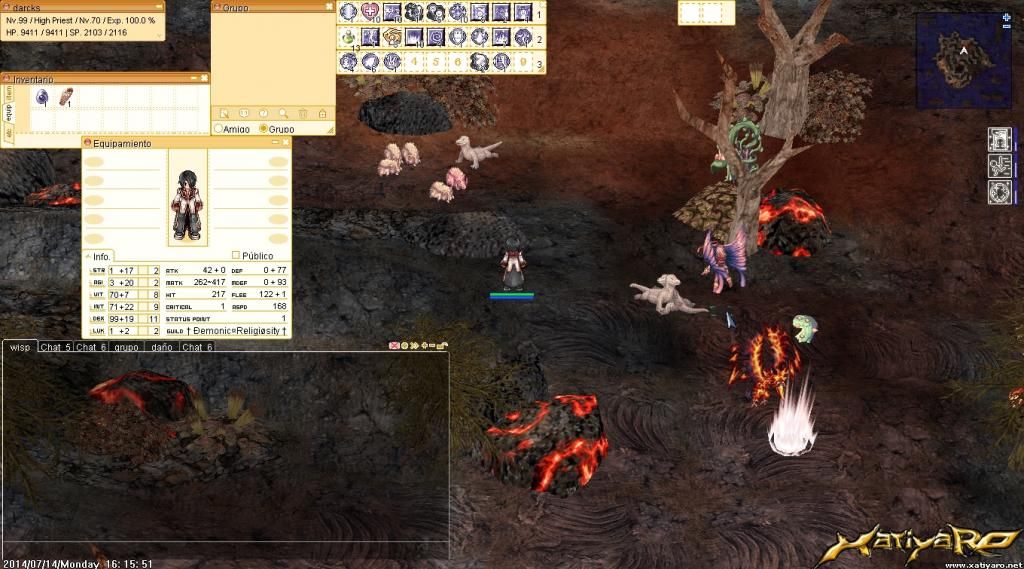Close the Equipamiento window
The height and width of the screenshot is (569, 1024).
click(x=285, y=143)
